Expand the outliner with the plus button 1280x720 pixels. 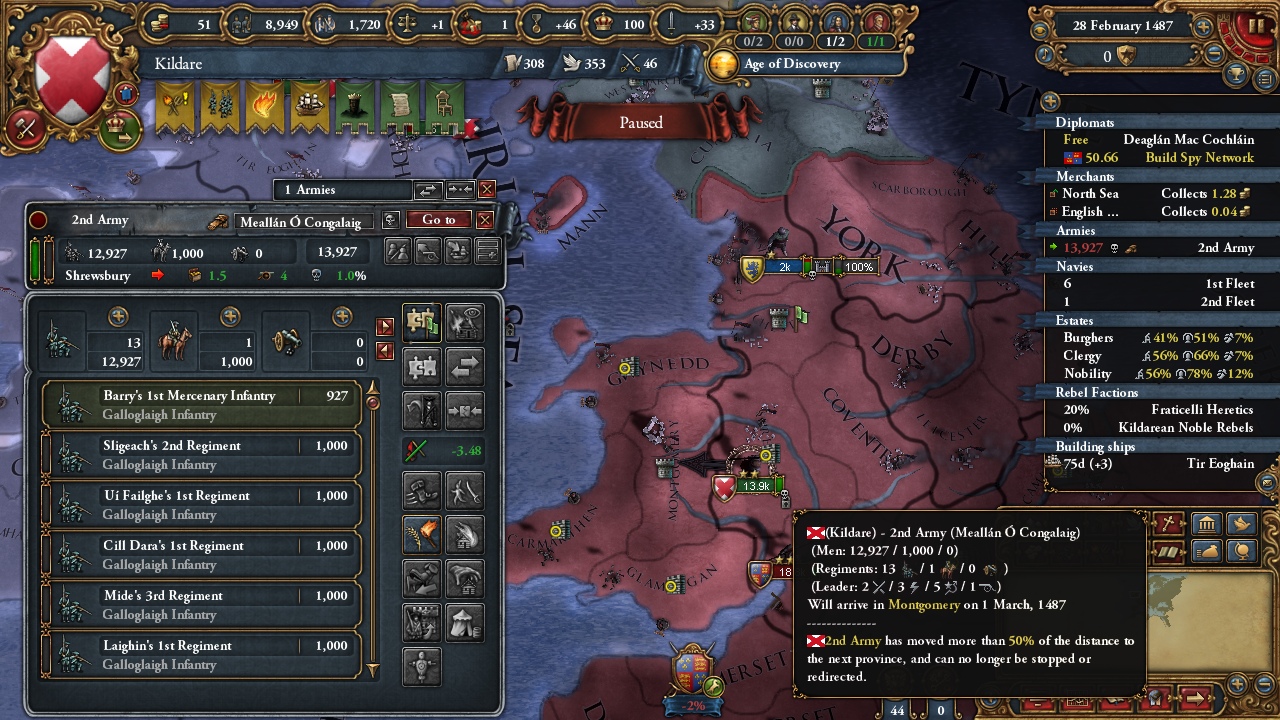(1050, 103)
